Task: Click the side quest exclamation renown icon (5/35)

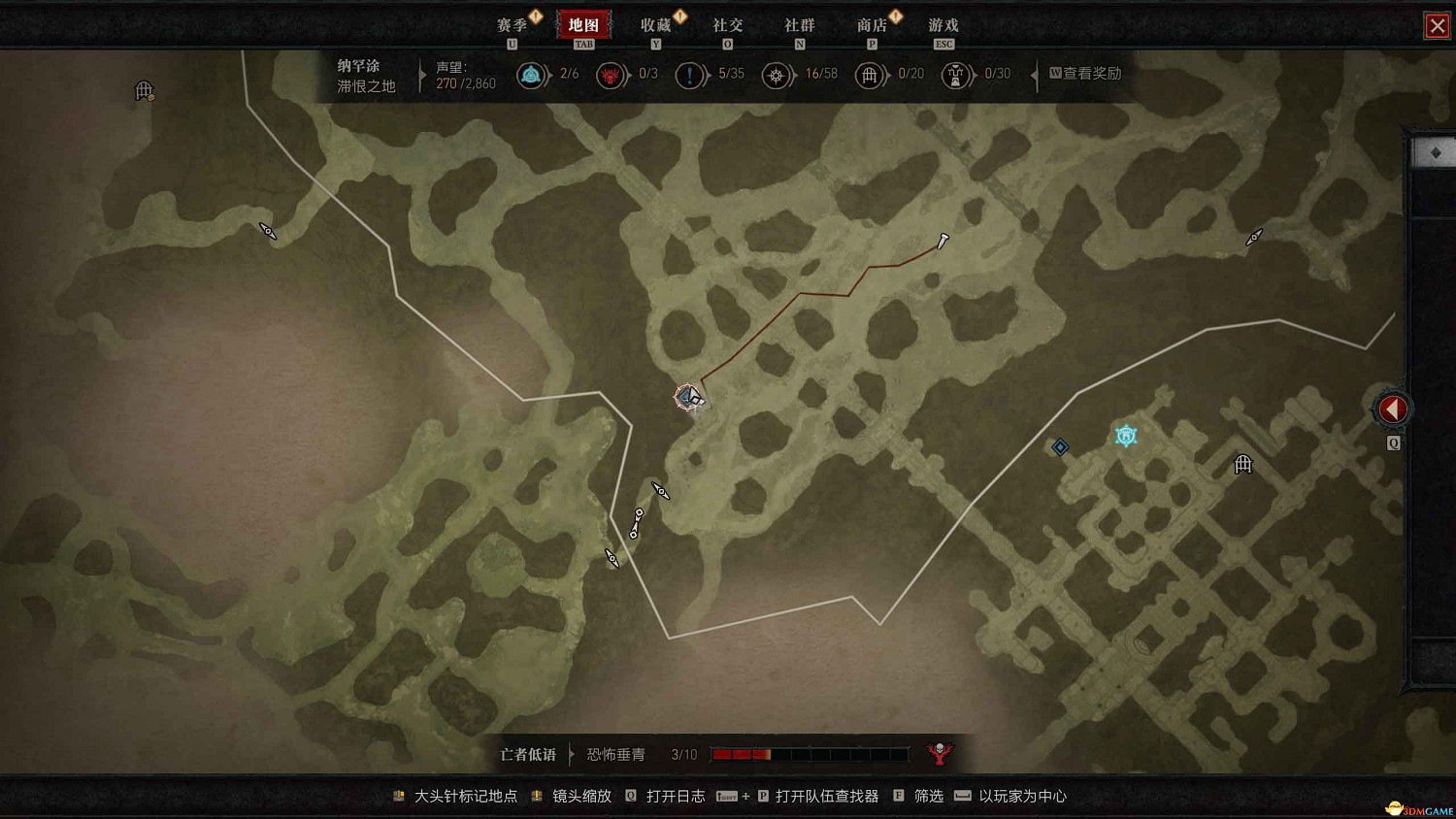Action: point(691,74)
